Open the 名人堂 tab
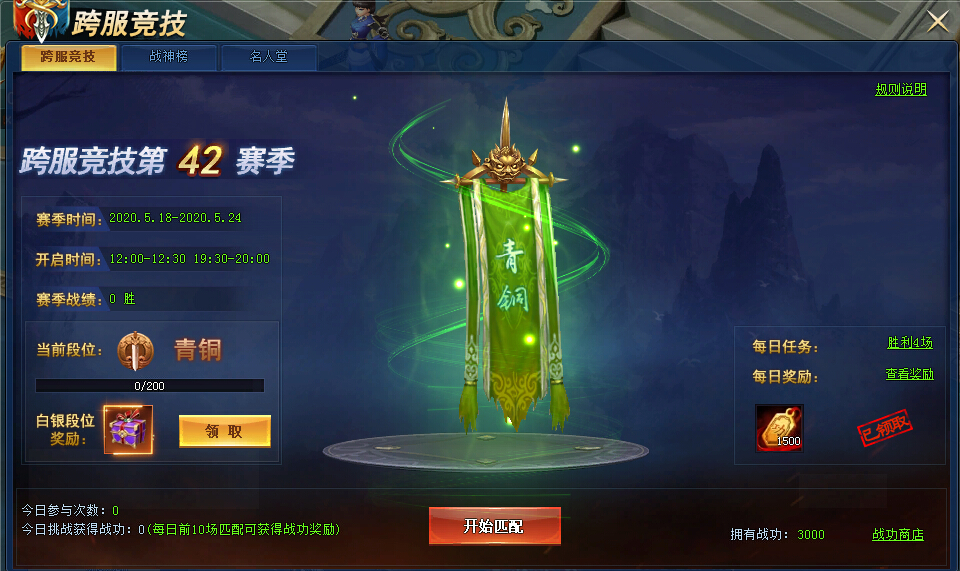 268,57
